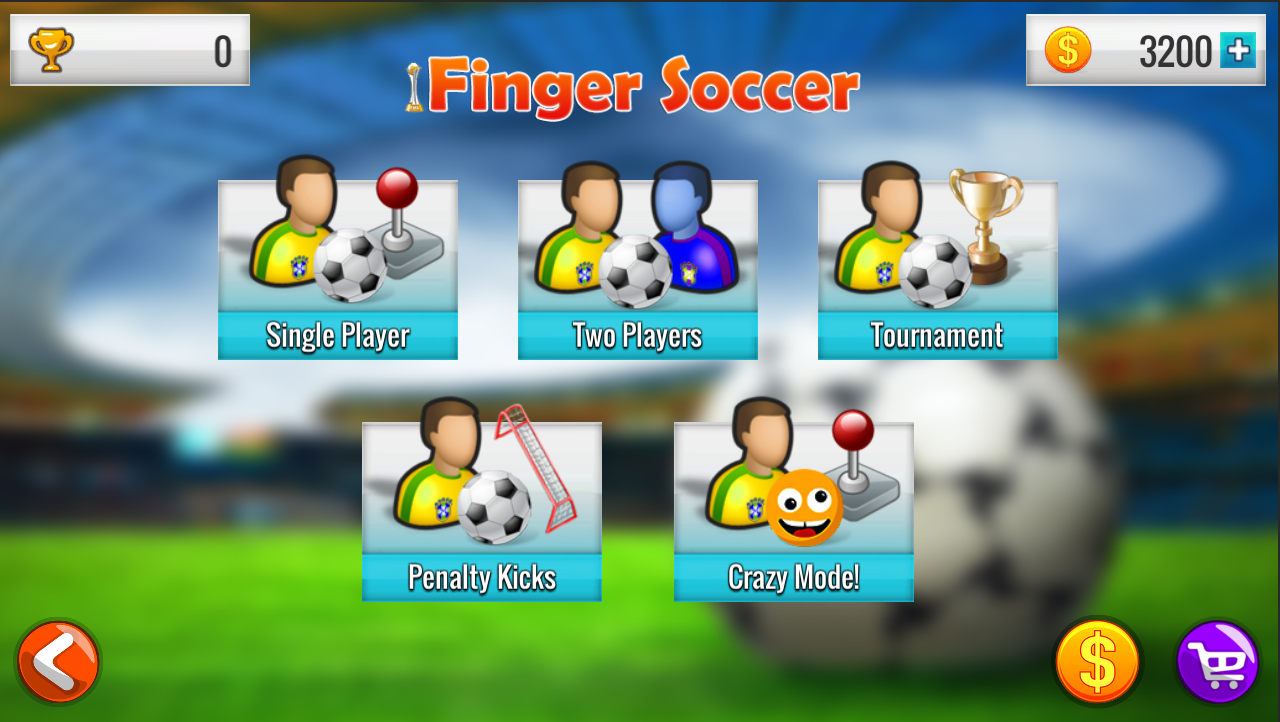This screenshot has height=722, width=1280.
Task: Click the Penalty Kicks label
Action: (481, 576)
